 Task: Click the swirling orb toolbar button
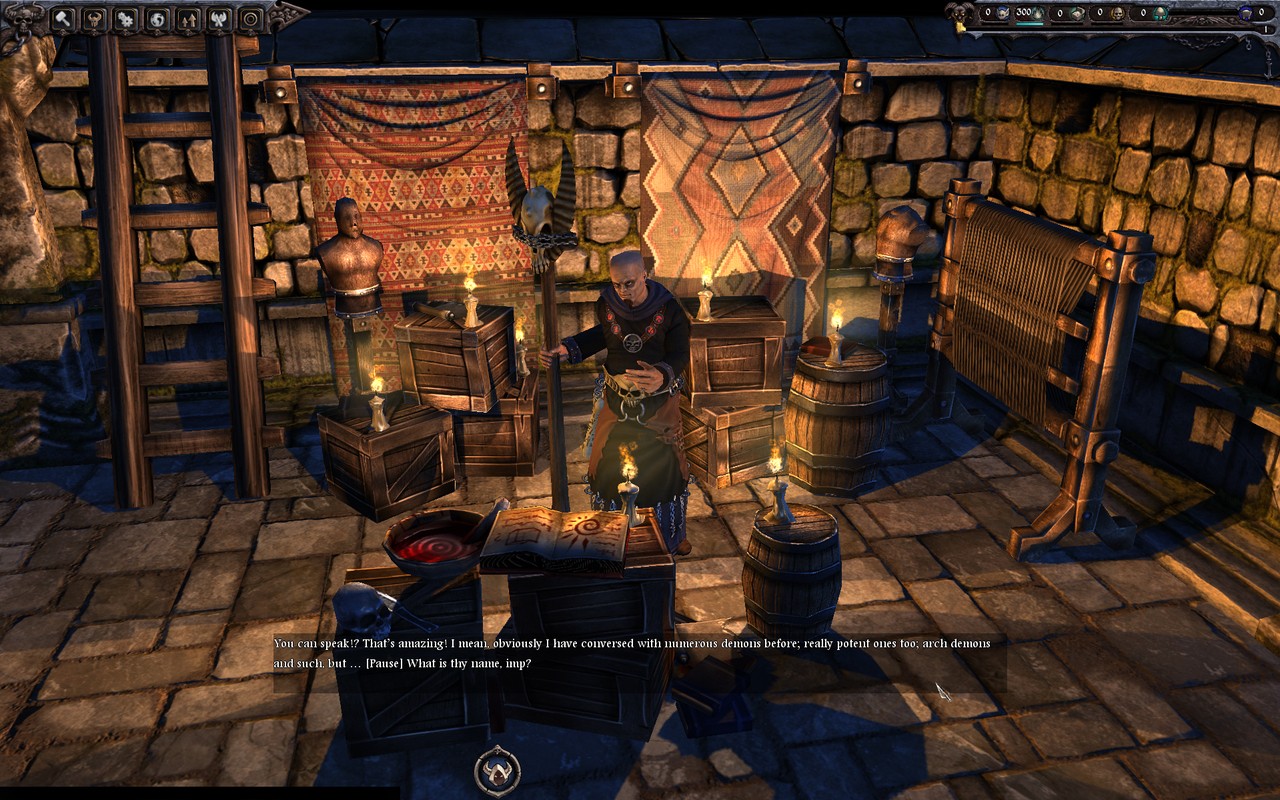[157, 18]
